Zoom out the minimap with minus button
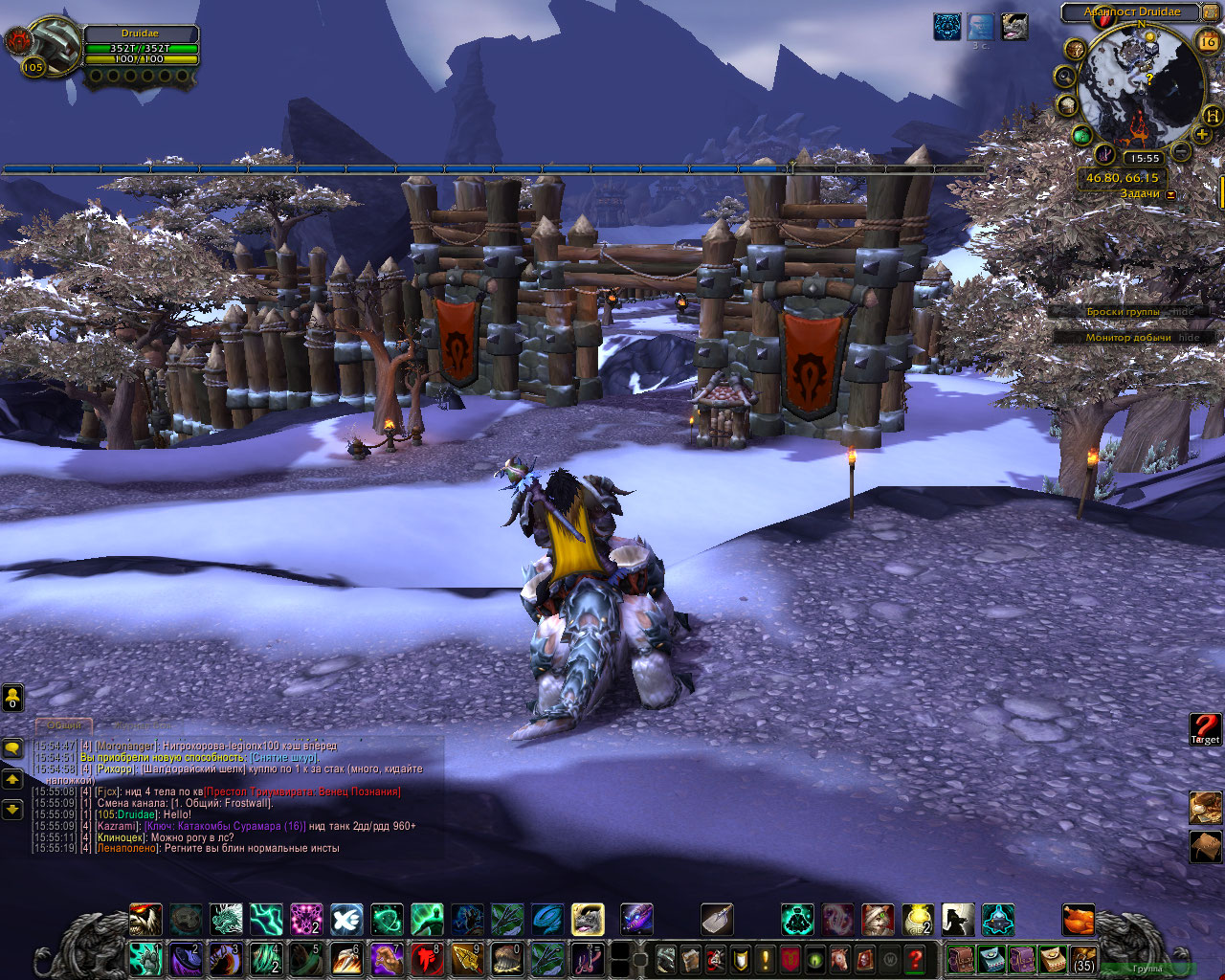Image resolution: width=1225 pixels, height=980 pixels. tap(1180, 151)
